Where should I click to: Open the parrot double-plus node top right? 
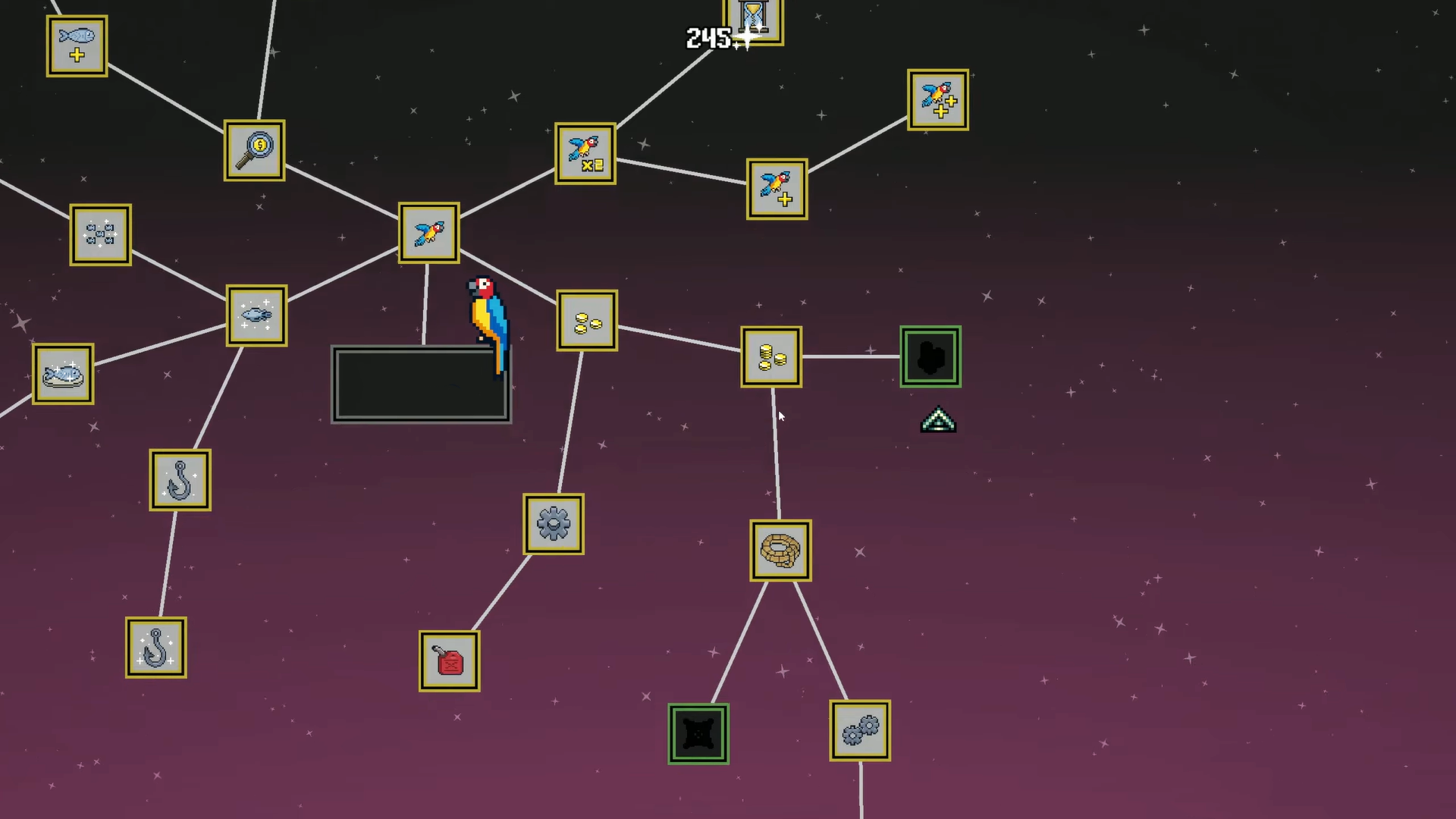tap(937, 99)
